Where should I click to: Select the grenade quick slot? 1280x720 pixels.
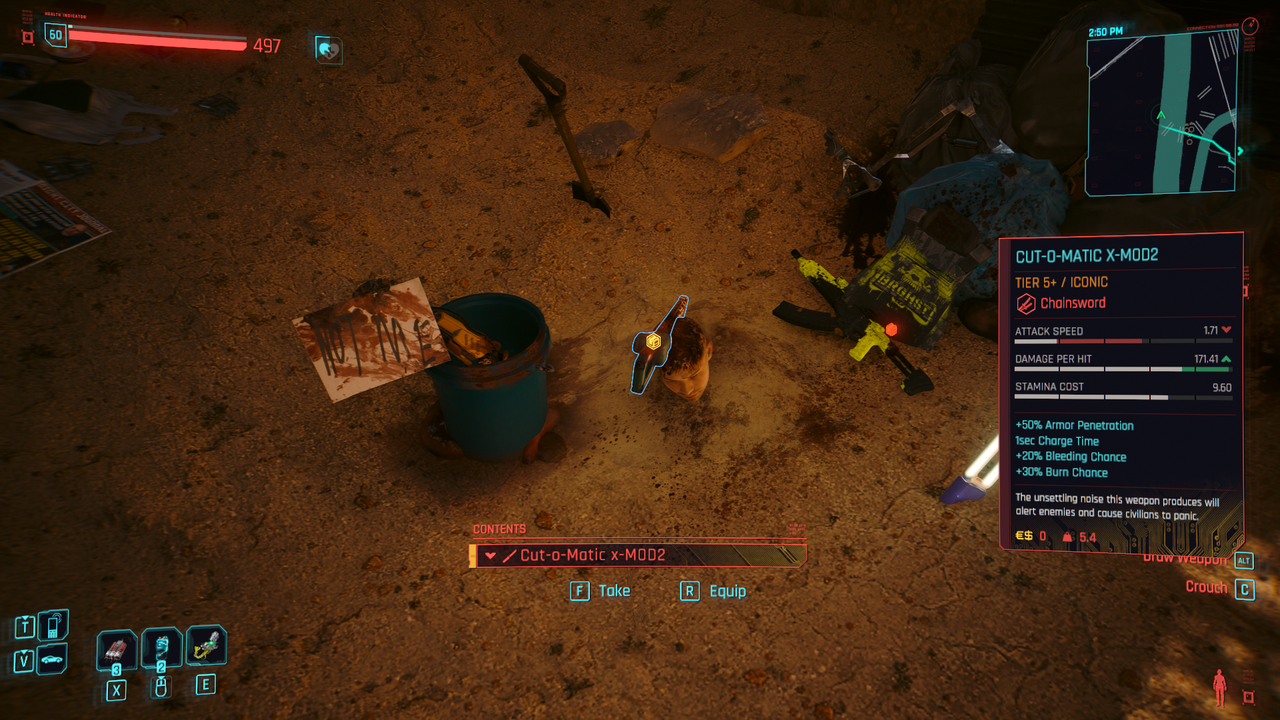[x=117, y=651]
